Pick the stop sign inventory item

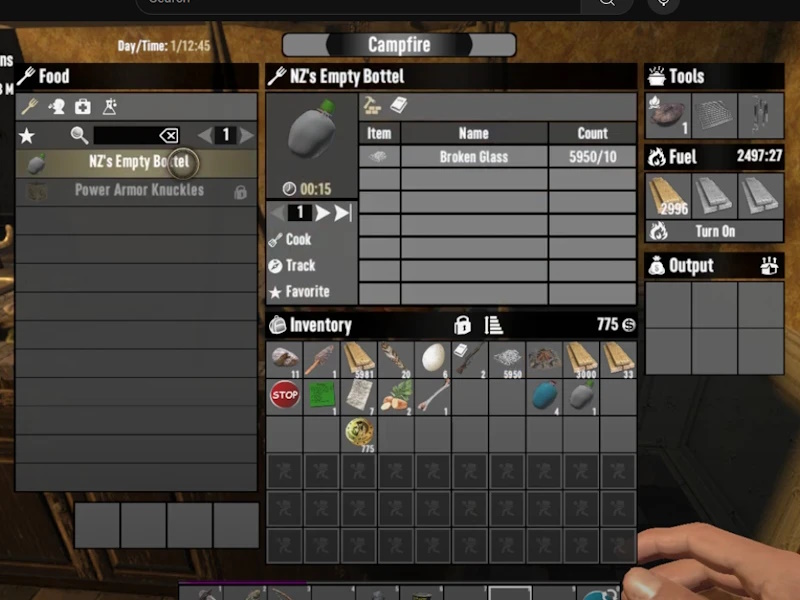click(285, 395)
